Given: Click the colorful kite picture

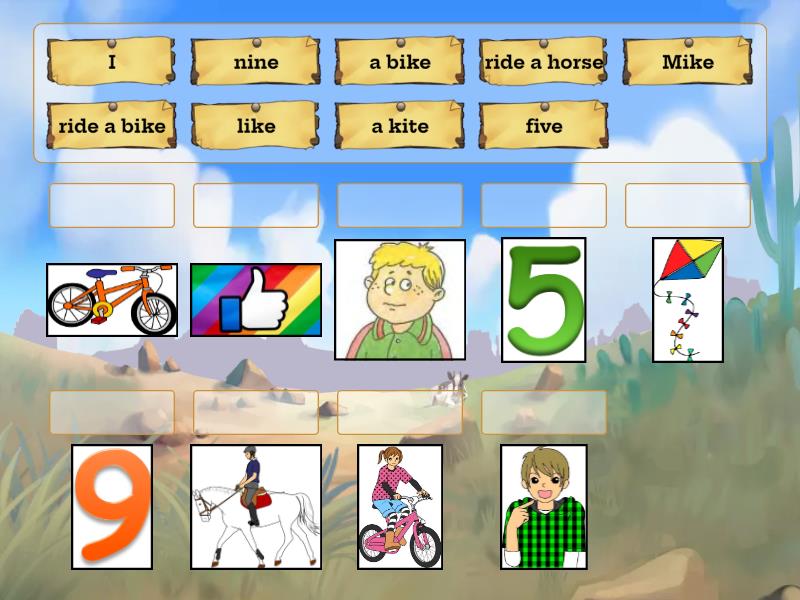Looking at the screenshot, I should 688,299.
